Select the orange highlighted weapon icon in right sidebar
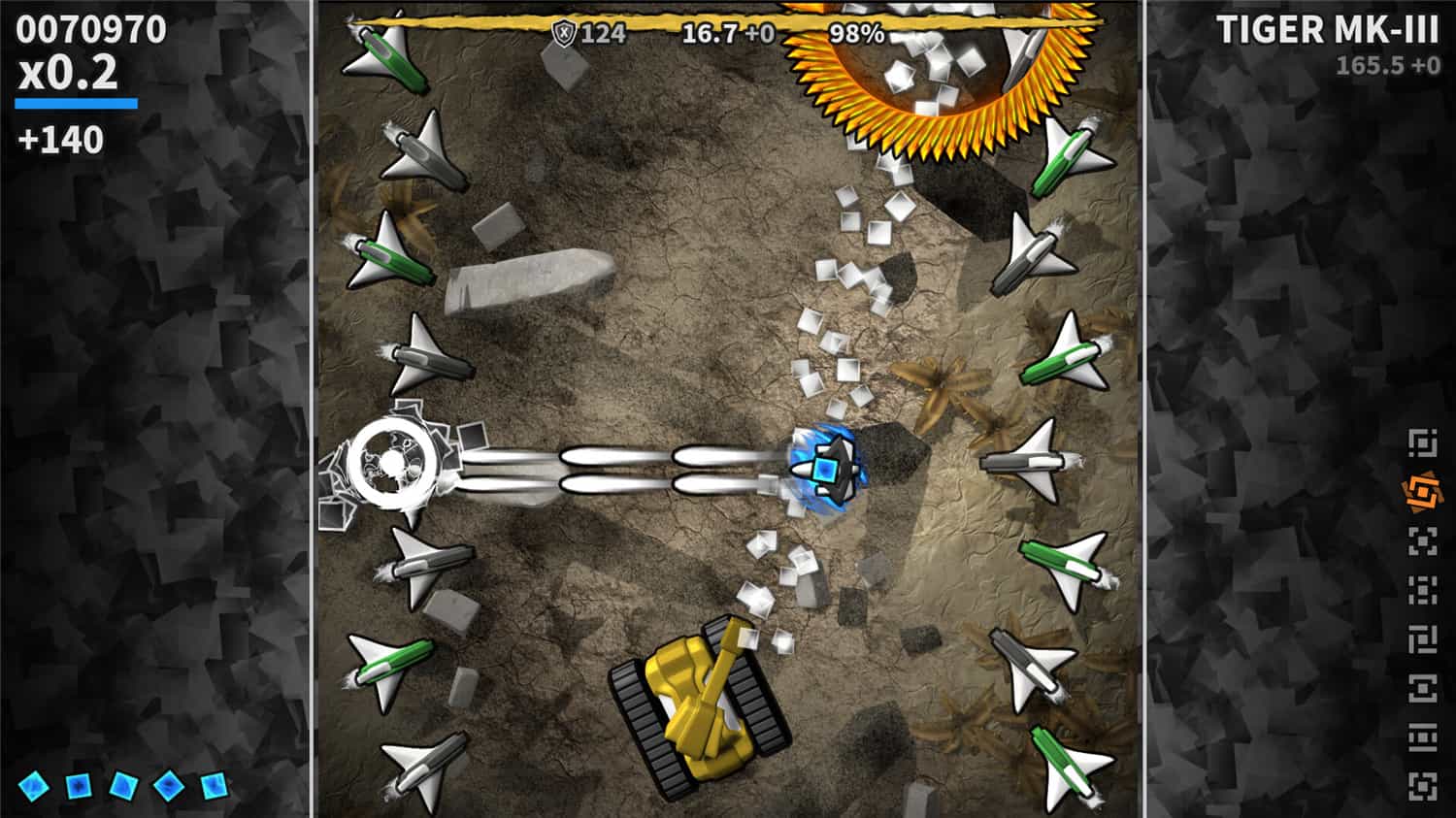Viewport: 1456px width, 818px height. 1422,491
